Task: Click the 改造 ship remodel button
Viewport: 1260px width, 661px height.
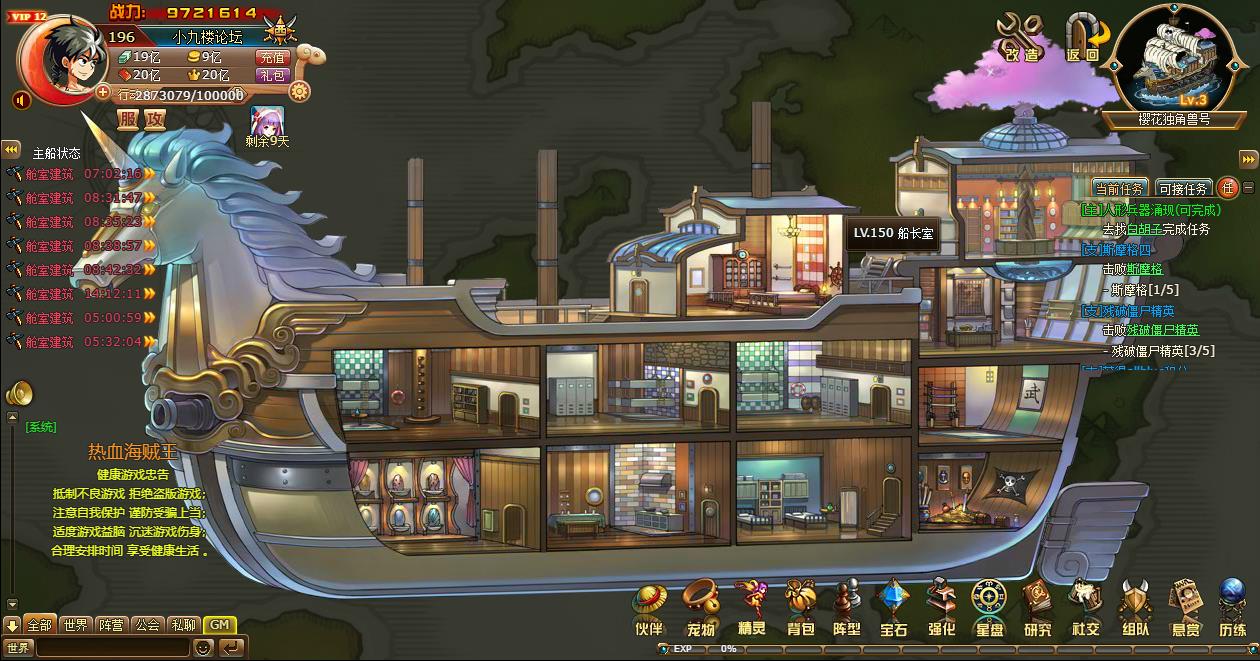Action: (1022, 38)
